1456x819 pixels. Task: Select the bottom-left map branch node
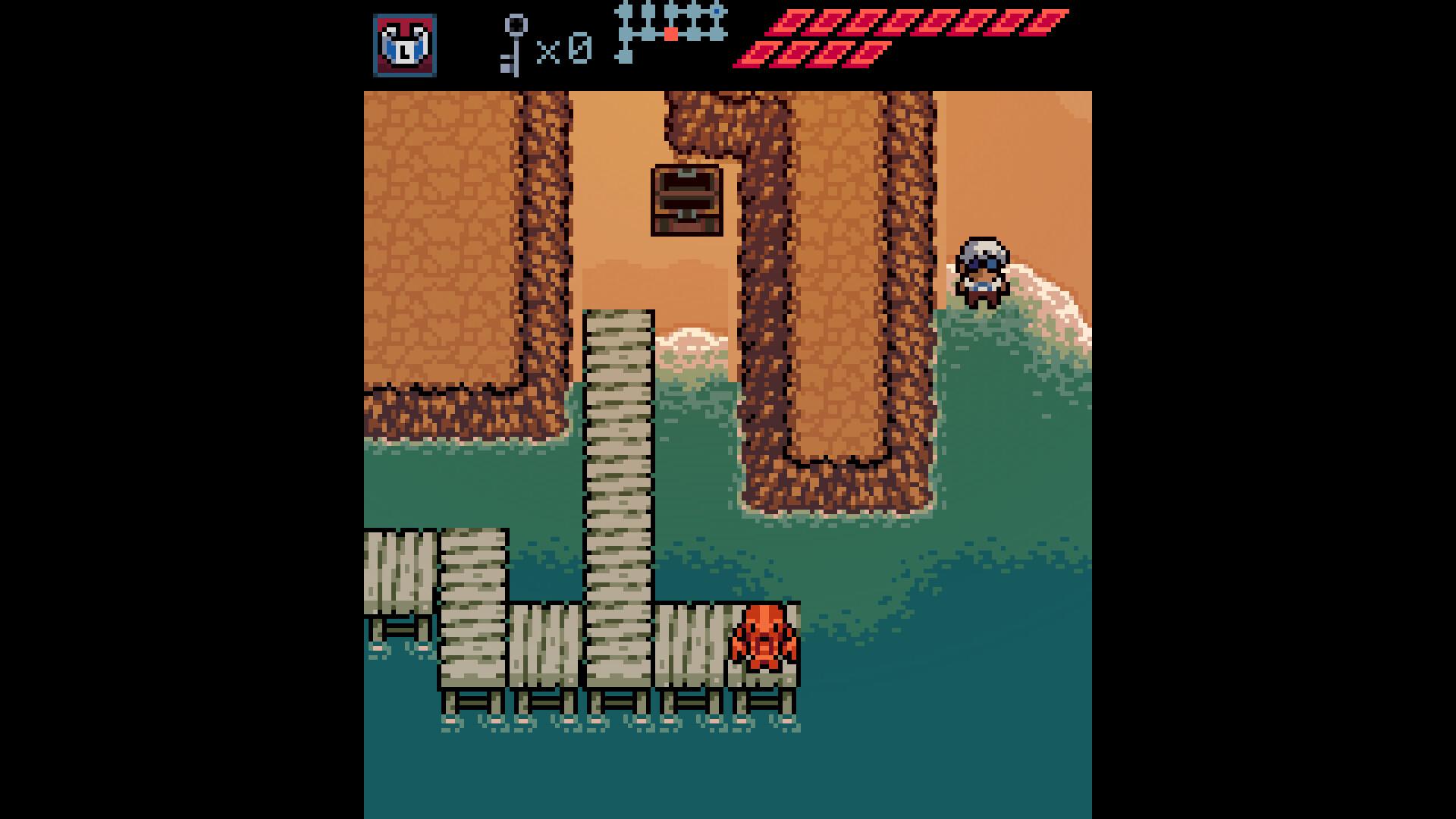tap(626, 58)
